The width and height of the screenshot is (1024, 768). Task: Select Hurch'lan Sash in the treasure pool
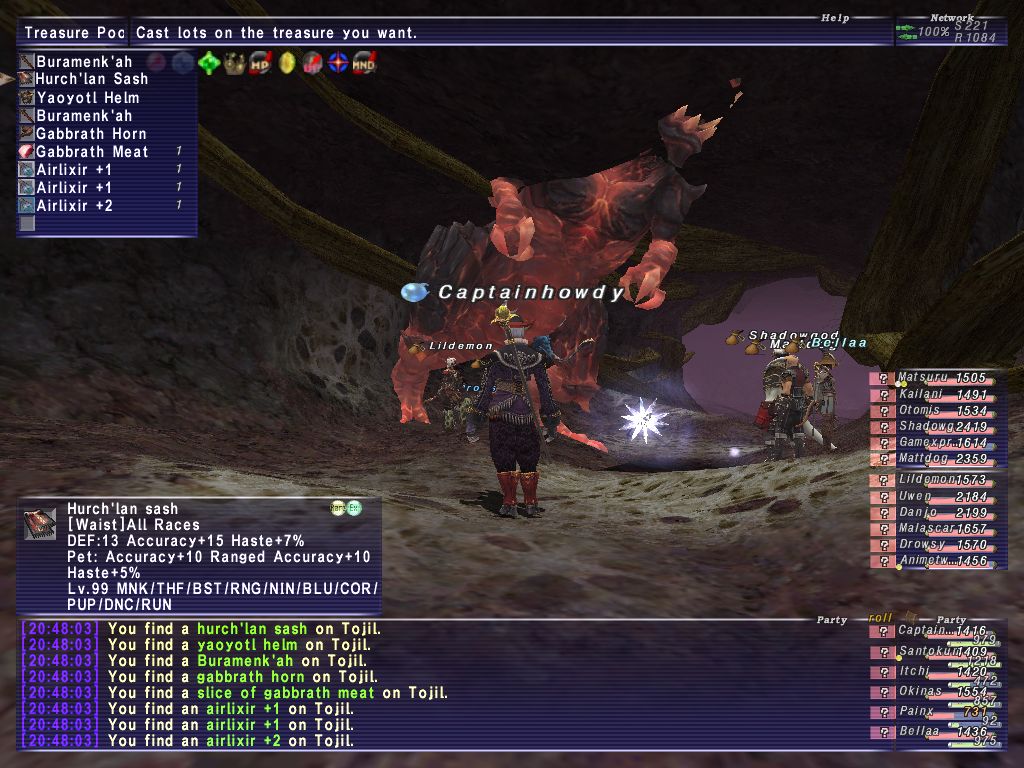[x=91, y=79]
